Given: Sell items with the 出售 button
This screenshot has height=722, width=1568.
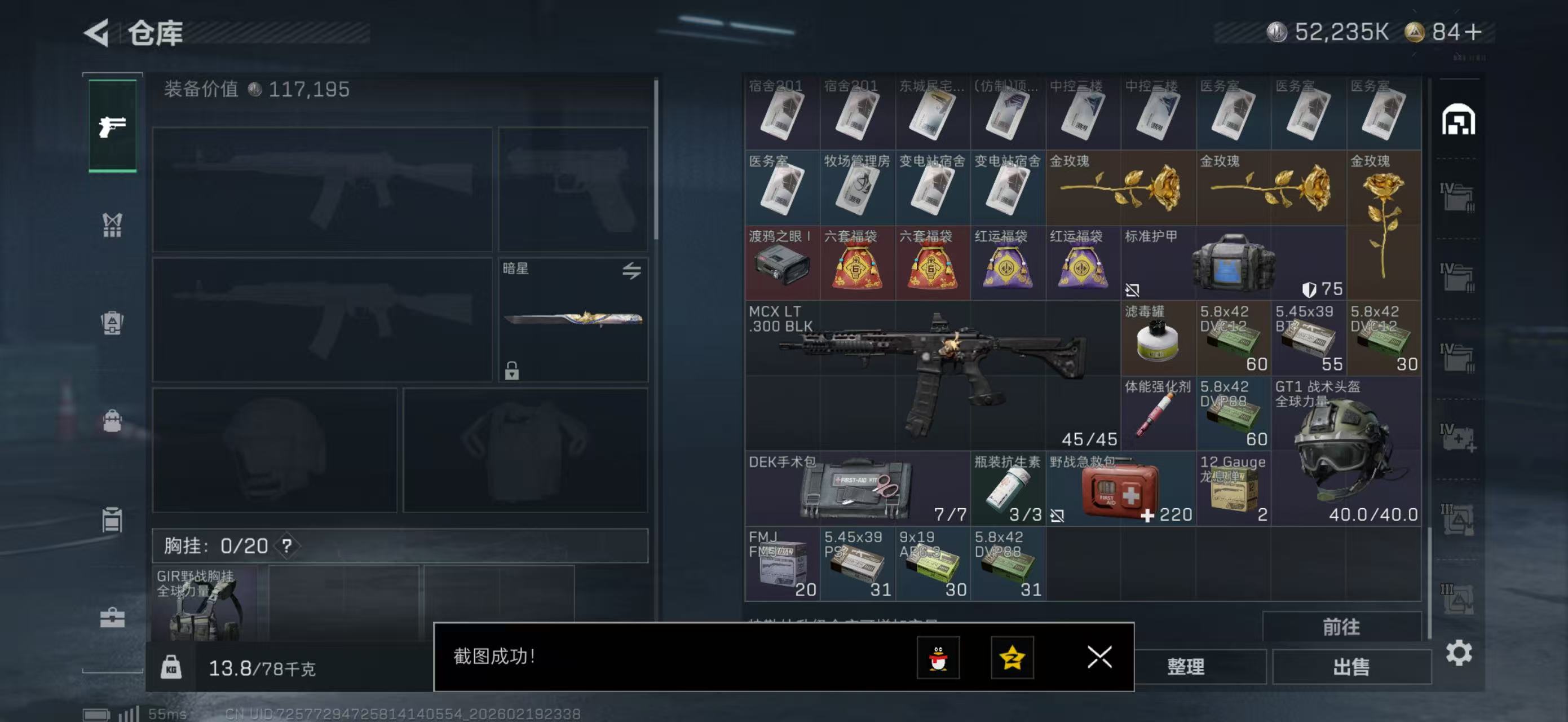Looking at the screenshot, I should [x=1351, y=667].
